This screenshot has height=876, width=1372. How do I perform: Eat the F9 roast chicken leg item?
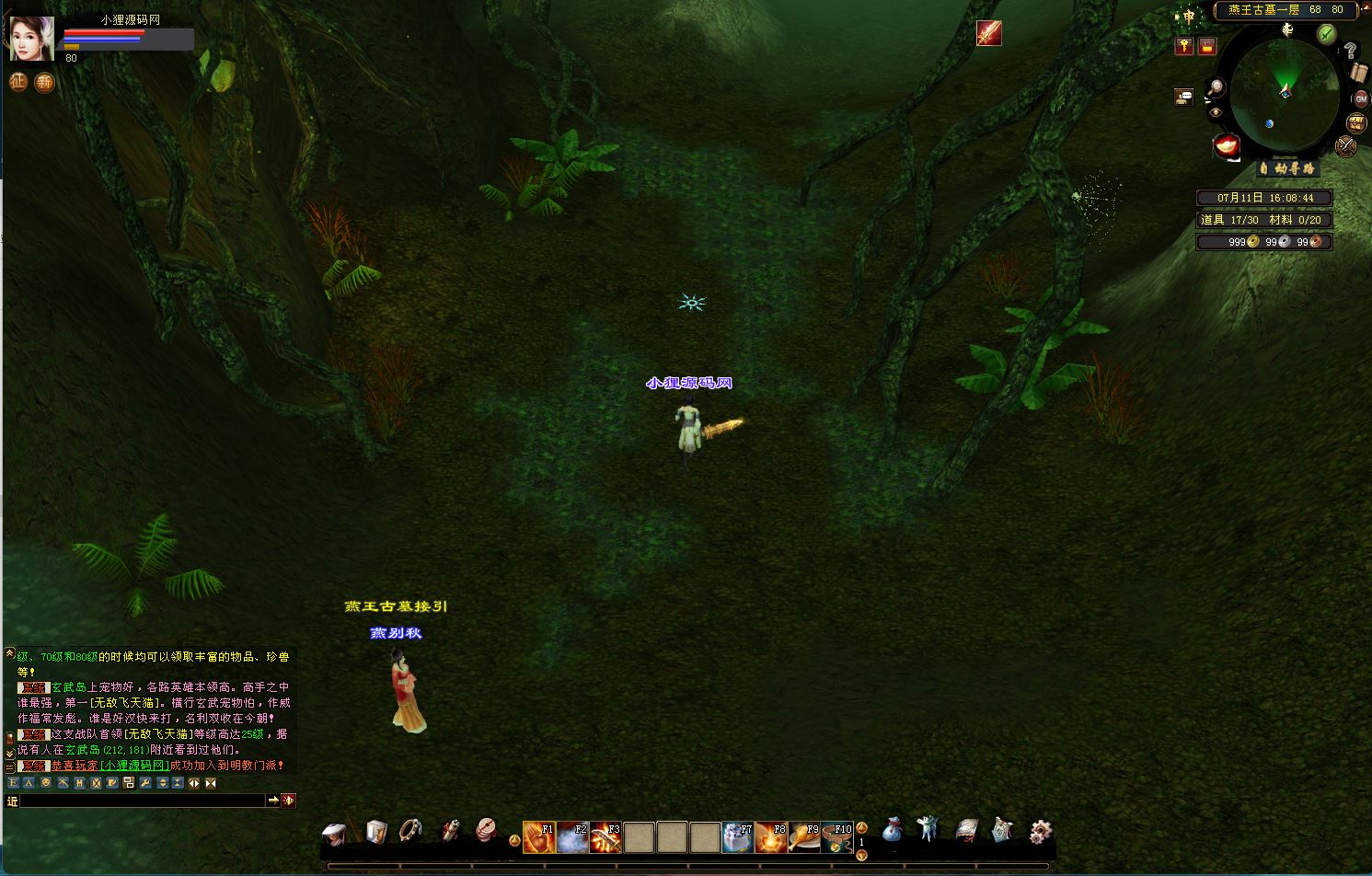tap(803, 836)
